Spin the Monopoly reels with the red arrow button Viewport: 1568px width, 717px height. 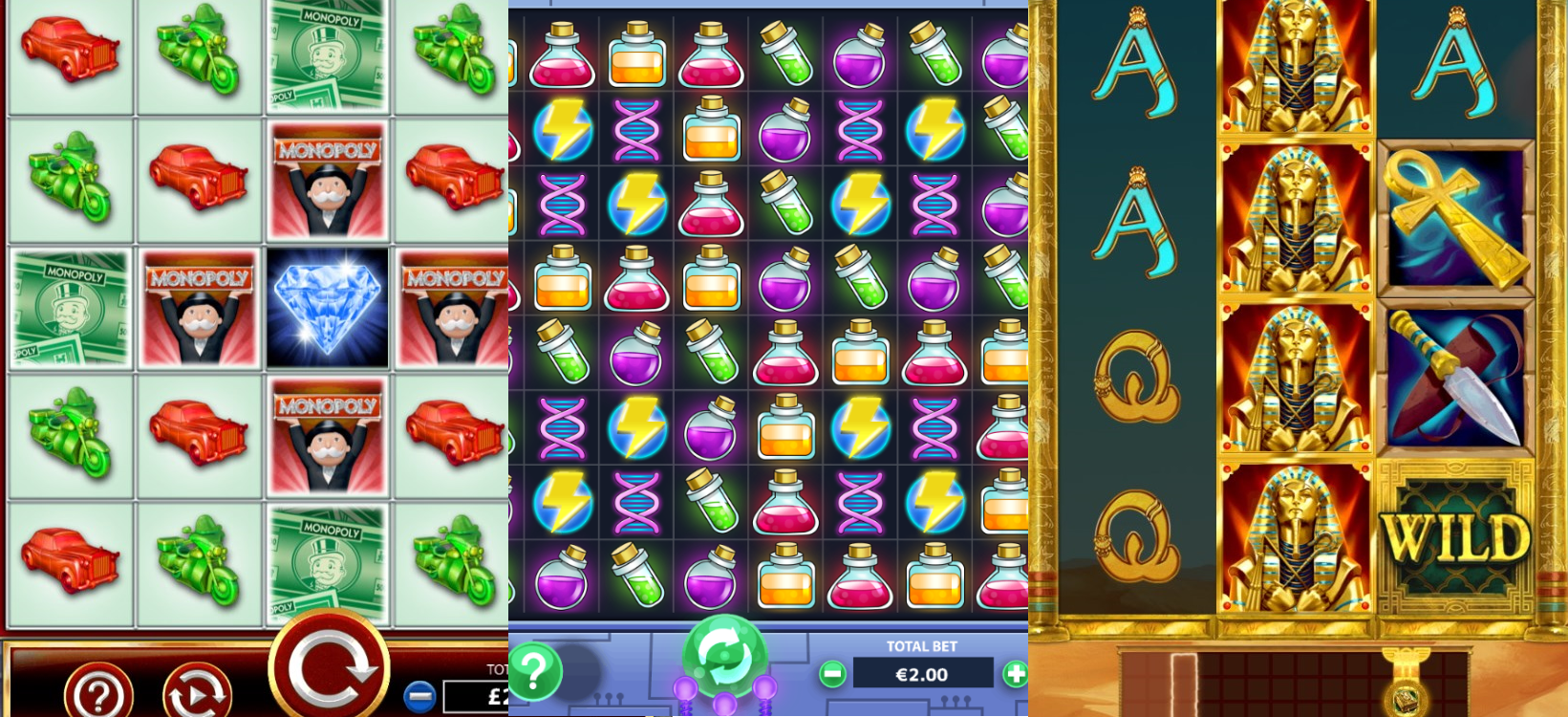(330, 665)
